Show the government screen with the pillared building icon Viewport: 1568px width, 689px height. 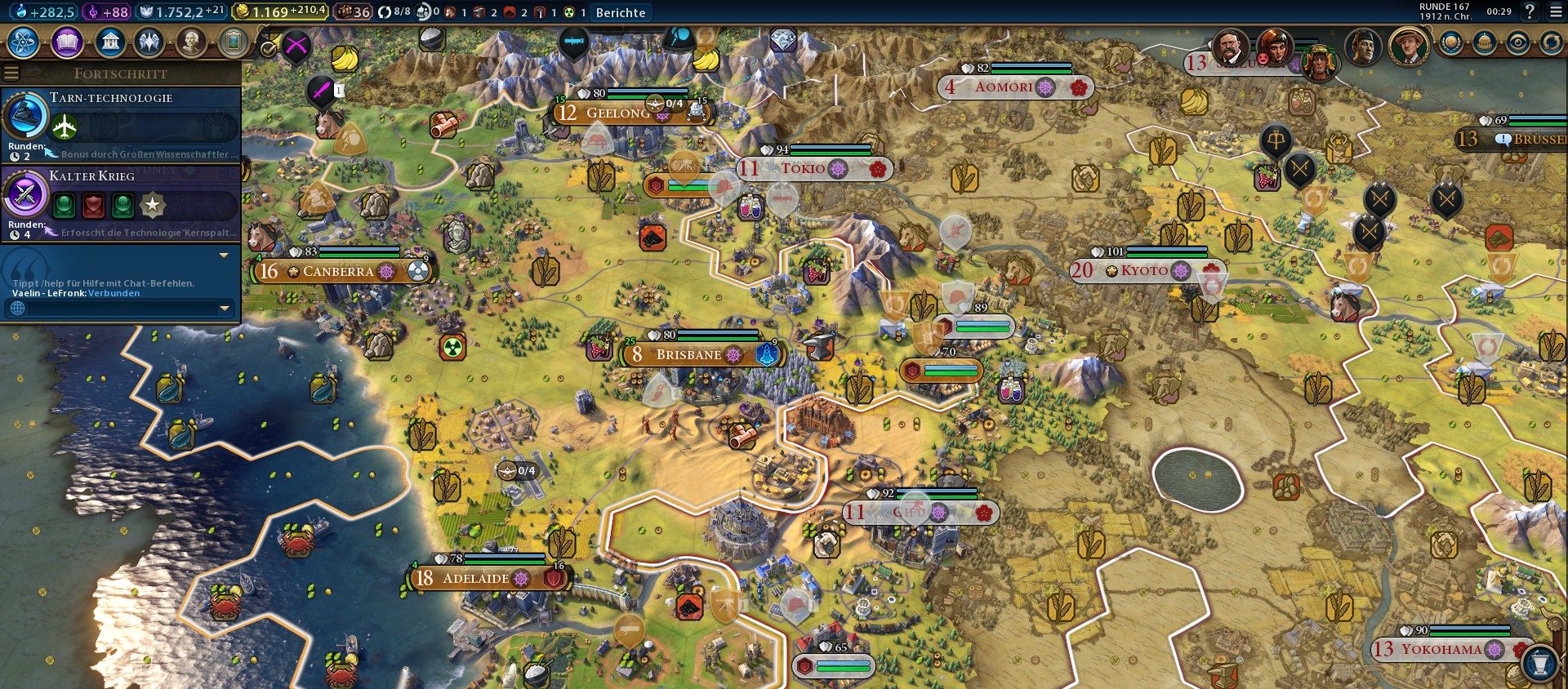pos(109,42)
